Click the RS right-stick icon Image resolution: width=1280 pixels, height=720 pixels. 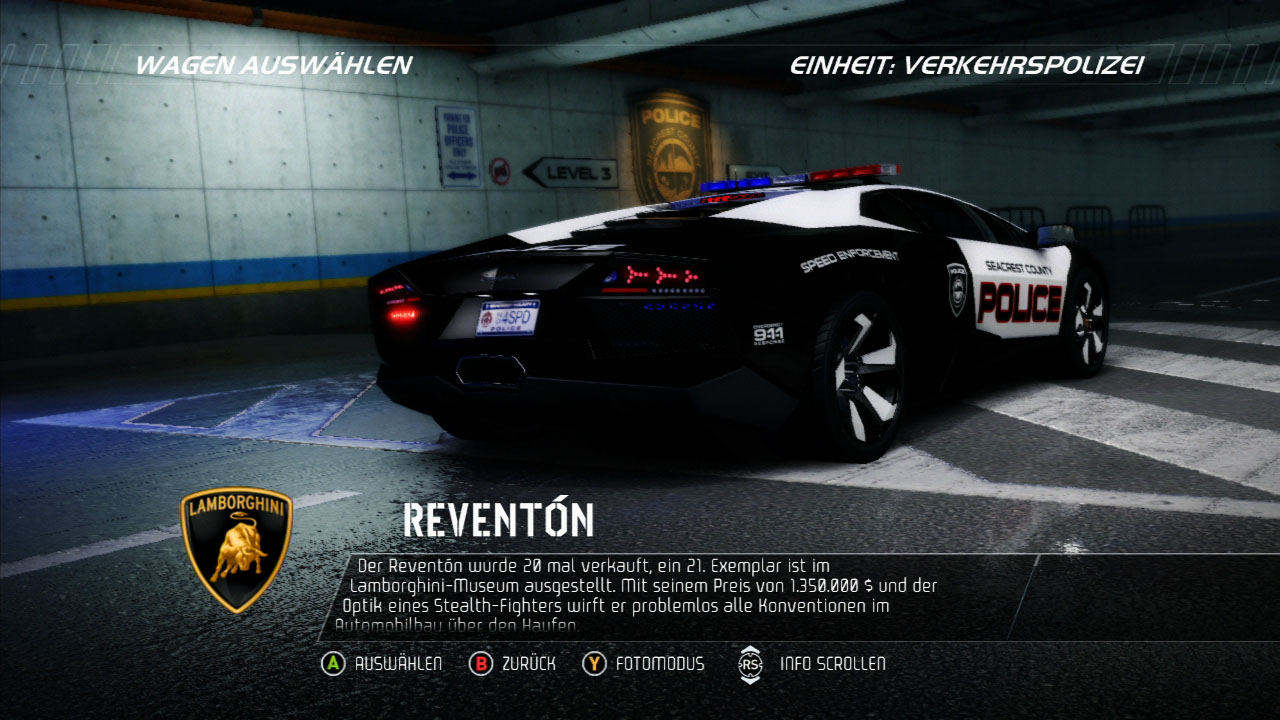tap(750, 663)
